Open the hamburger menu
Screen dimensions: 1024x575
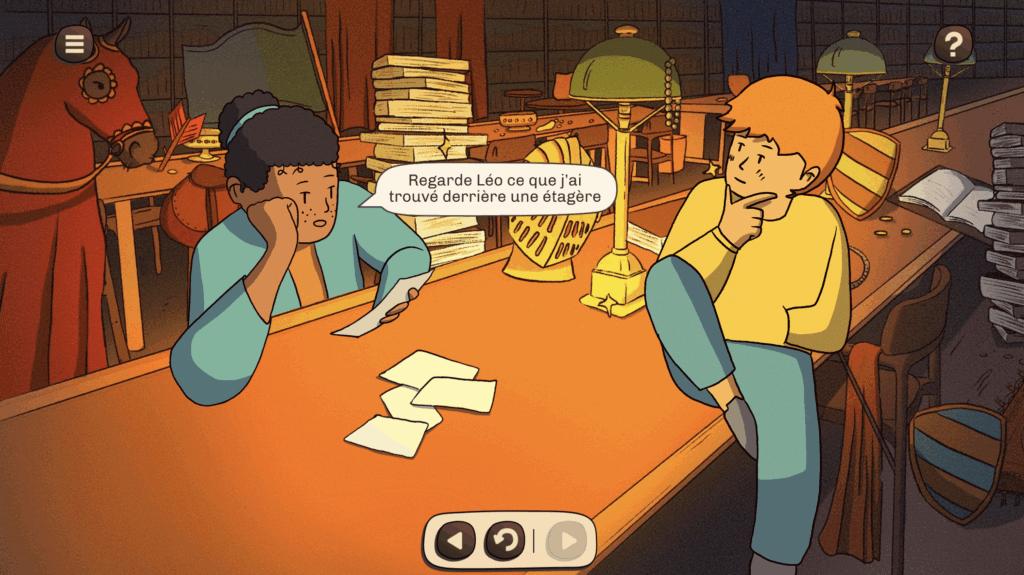click(x=74, y=43)
